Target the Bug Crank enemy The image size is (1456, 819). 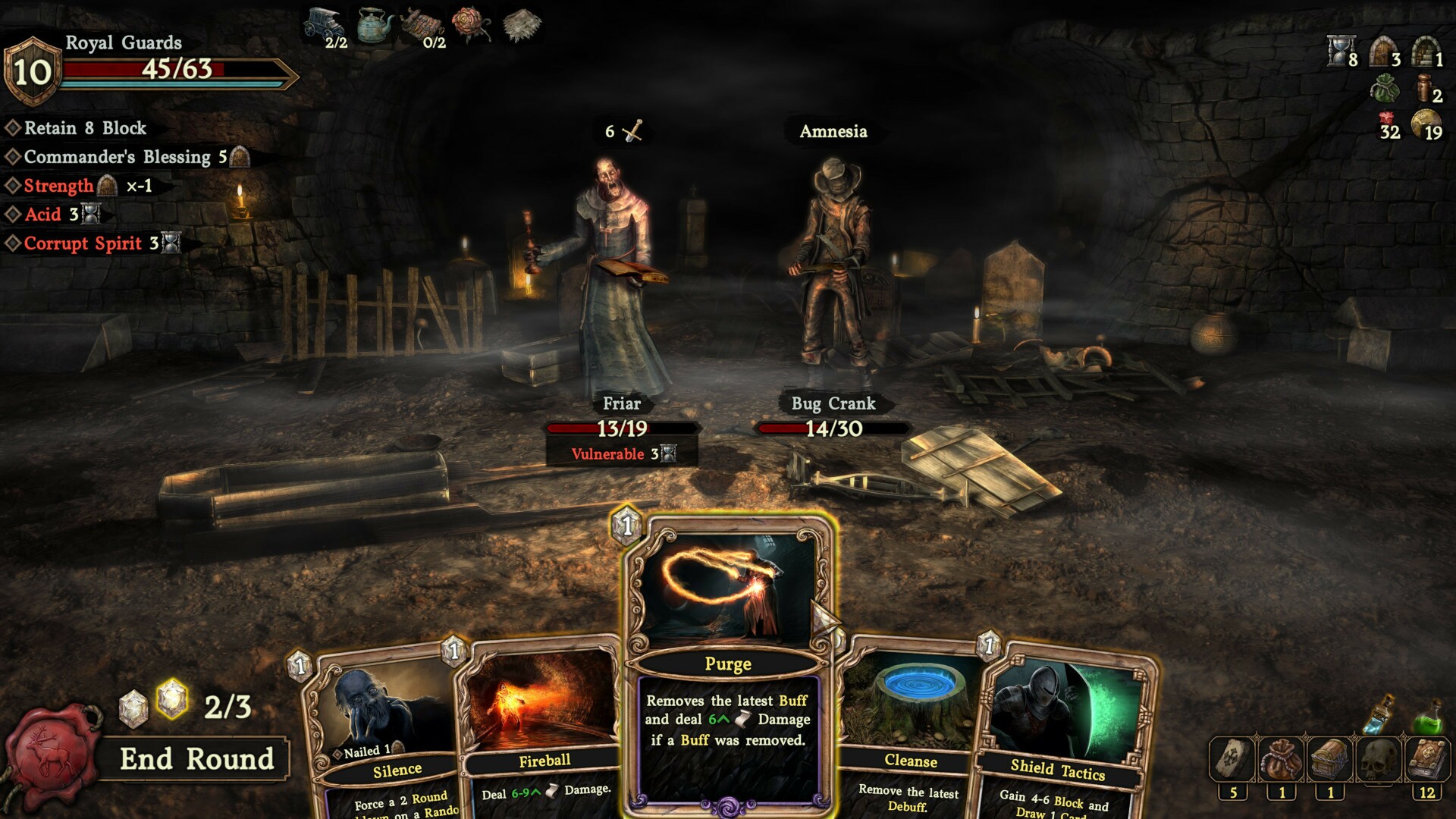832,273
